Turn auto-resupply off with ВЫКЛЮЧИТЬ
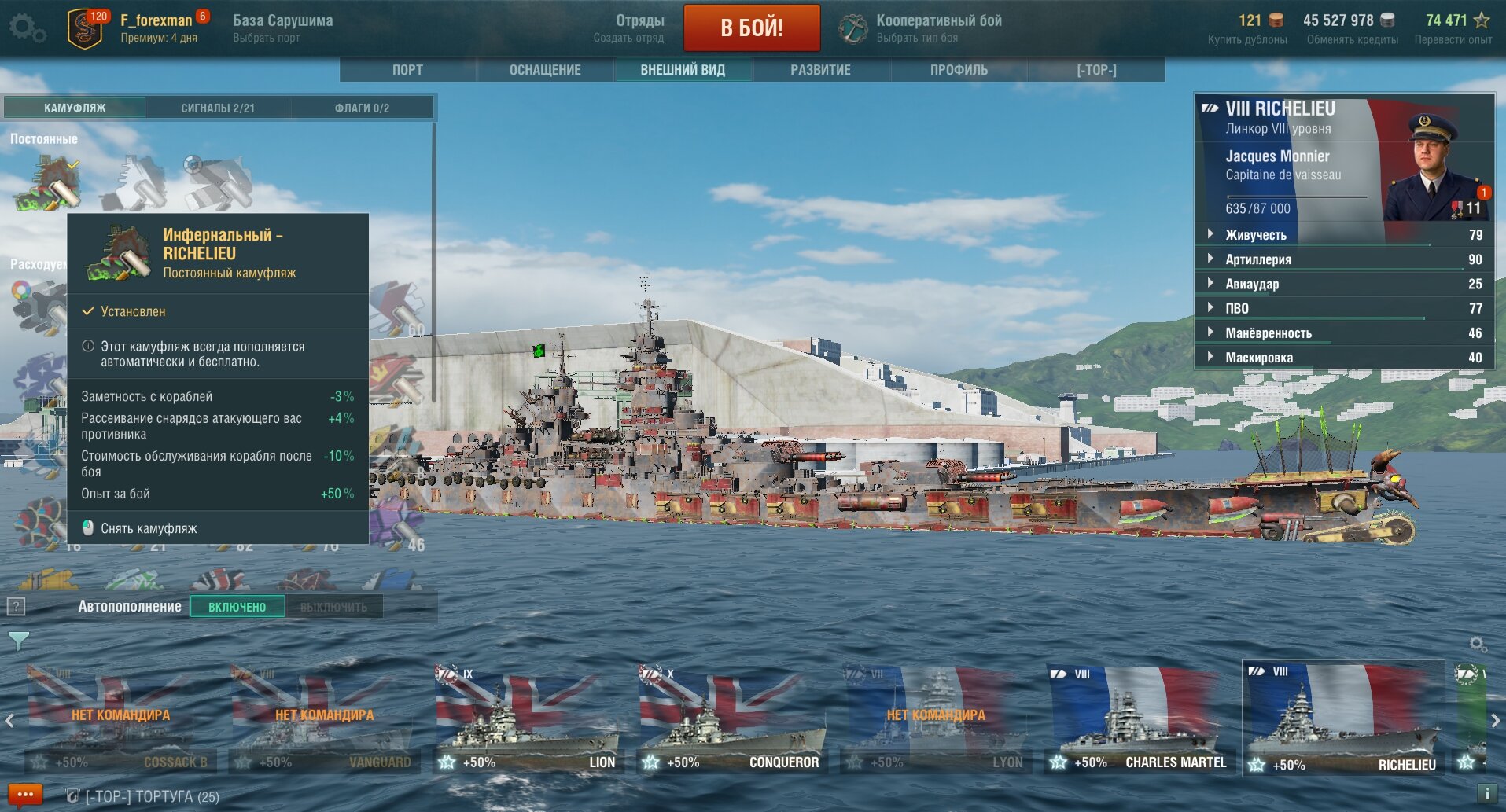The height and width of the screenshot is (812, 1506). coord(333,607)
